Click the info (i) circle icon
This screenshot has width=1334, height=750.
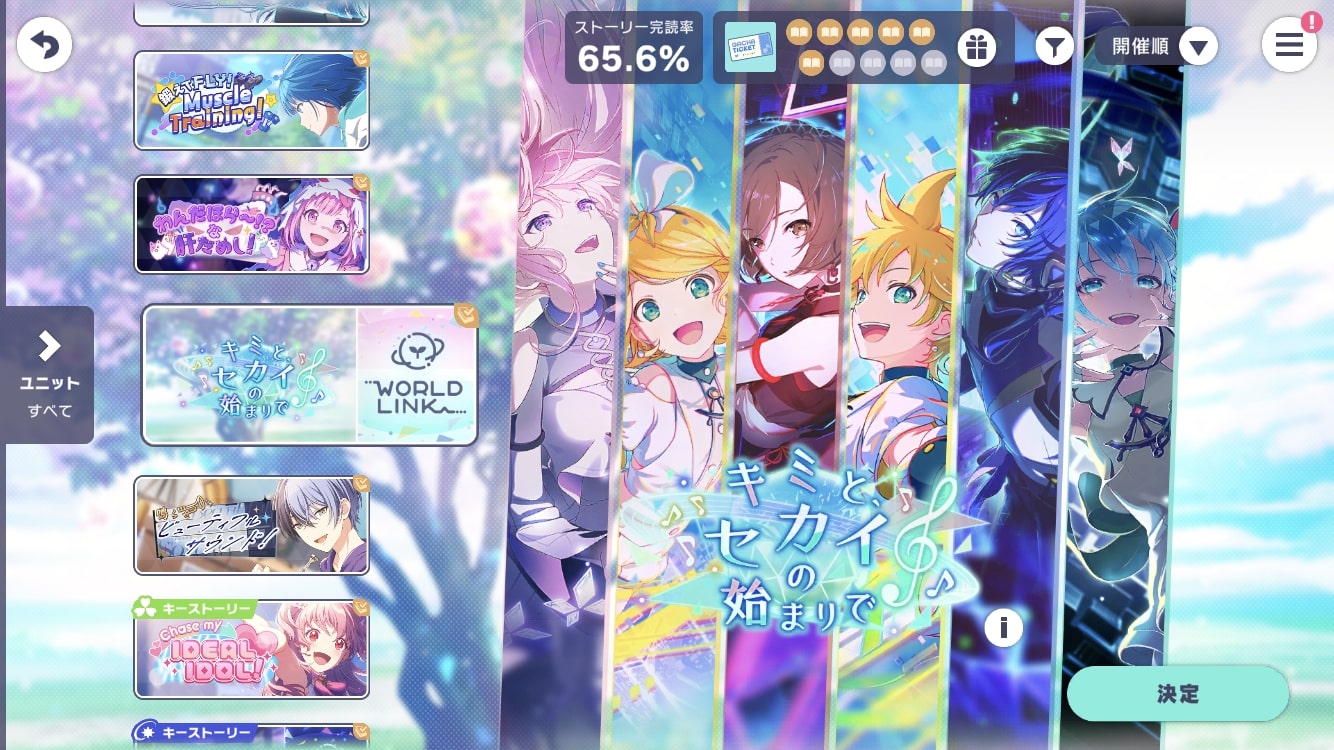(1003, 628)
